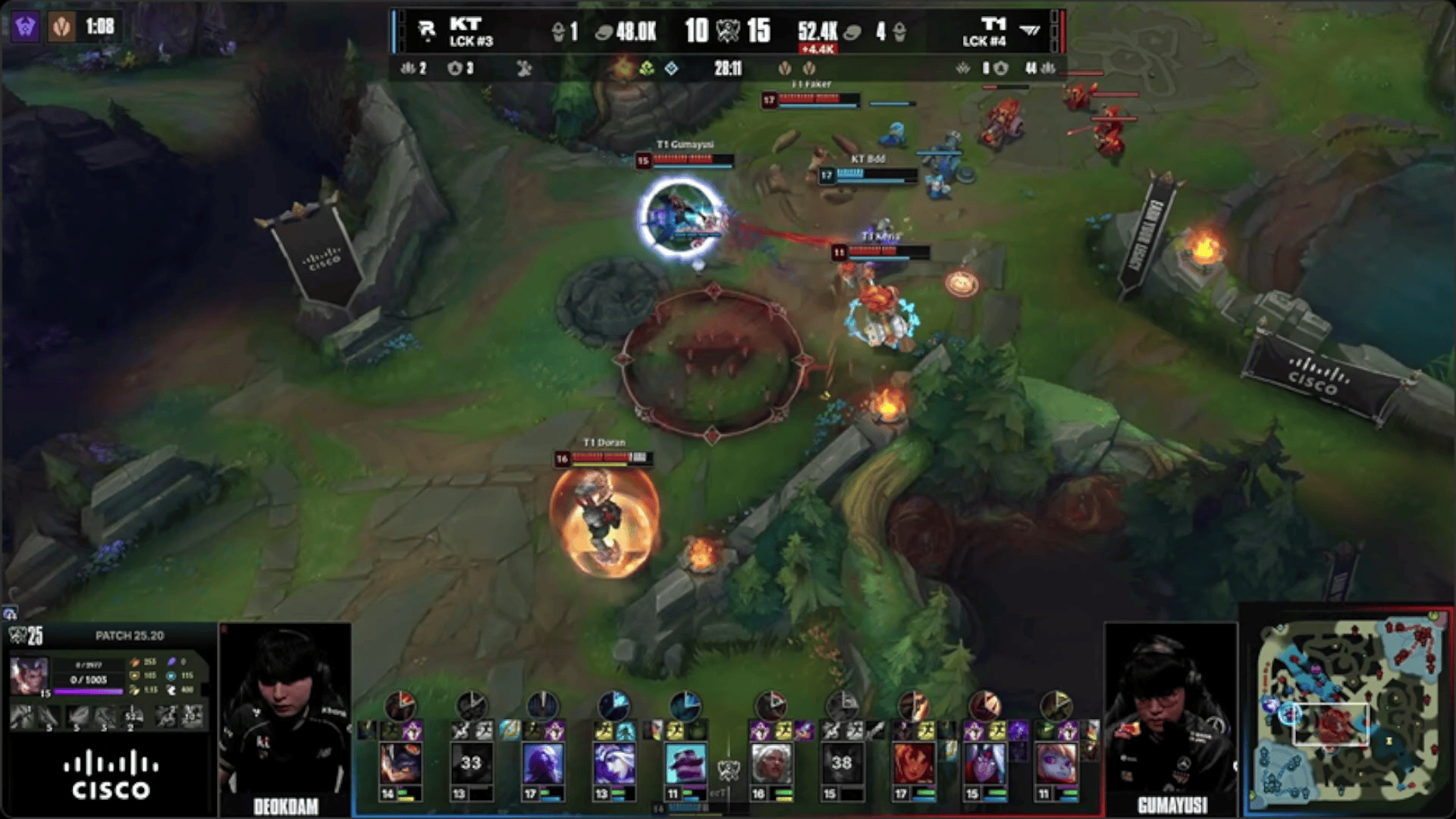Click the focused champion portrait in stats panel
This screenshot has height=819, width=1456.
(29, 675)
